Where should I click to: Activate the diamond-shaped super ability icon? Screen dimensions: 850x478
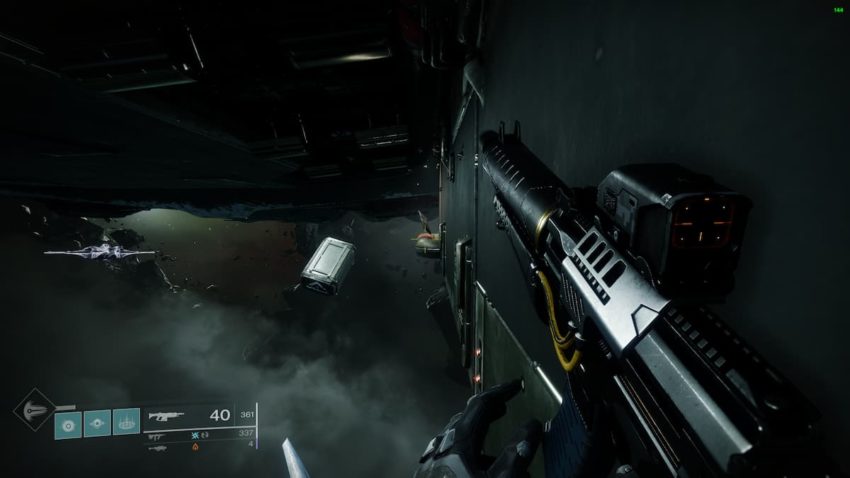pyautogui.click(x=33, y=409)
